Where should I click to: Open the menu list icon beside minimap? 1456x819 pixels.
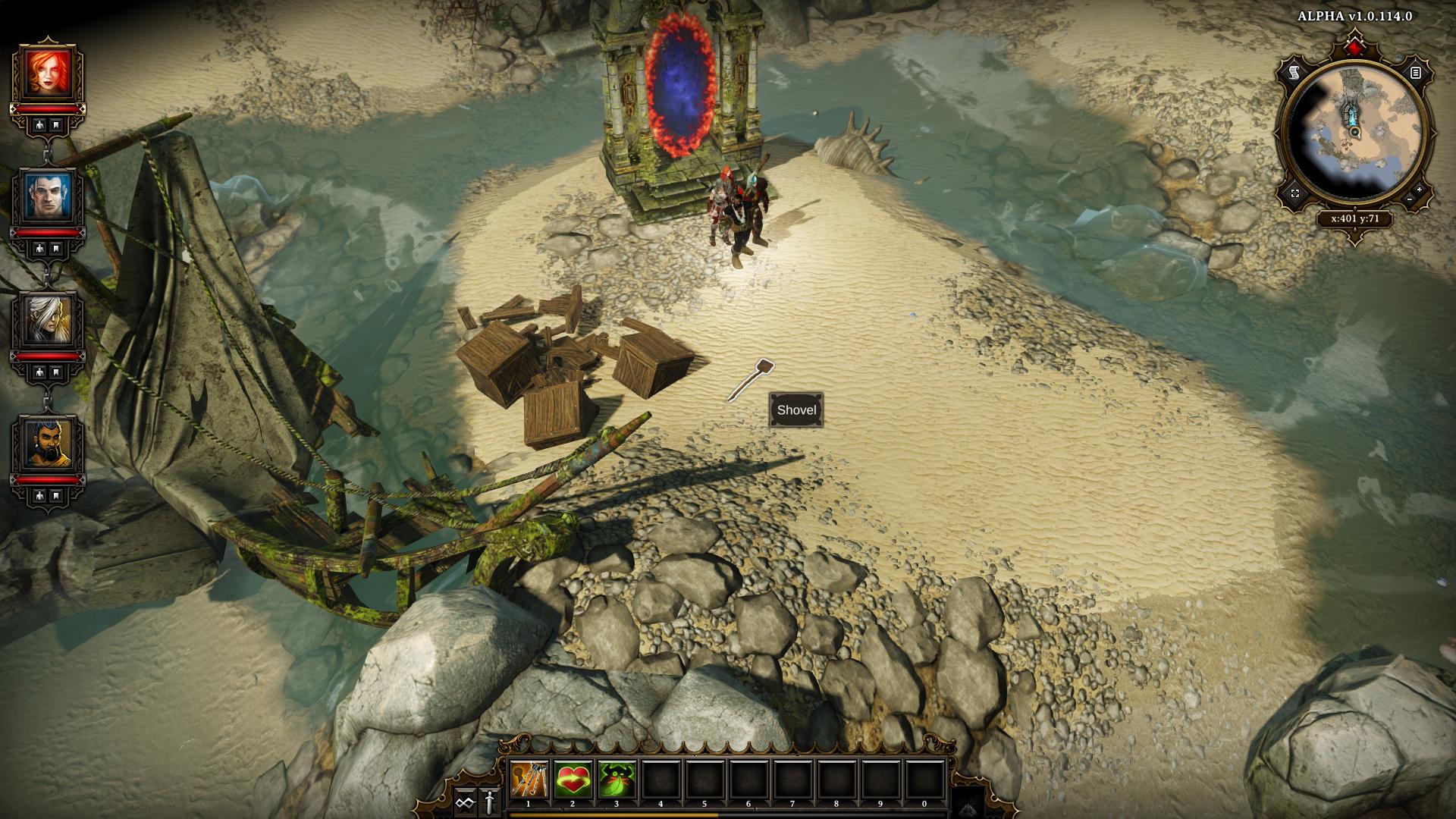pyautogui.click(x=1415, y=73)
